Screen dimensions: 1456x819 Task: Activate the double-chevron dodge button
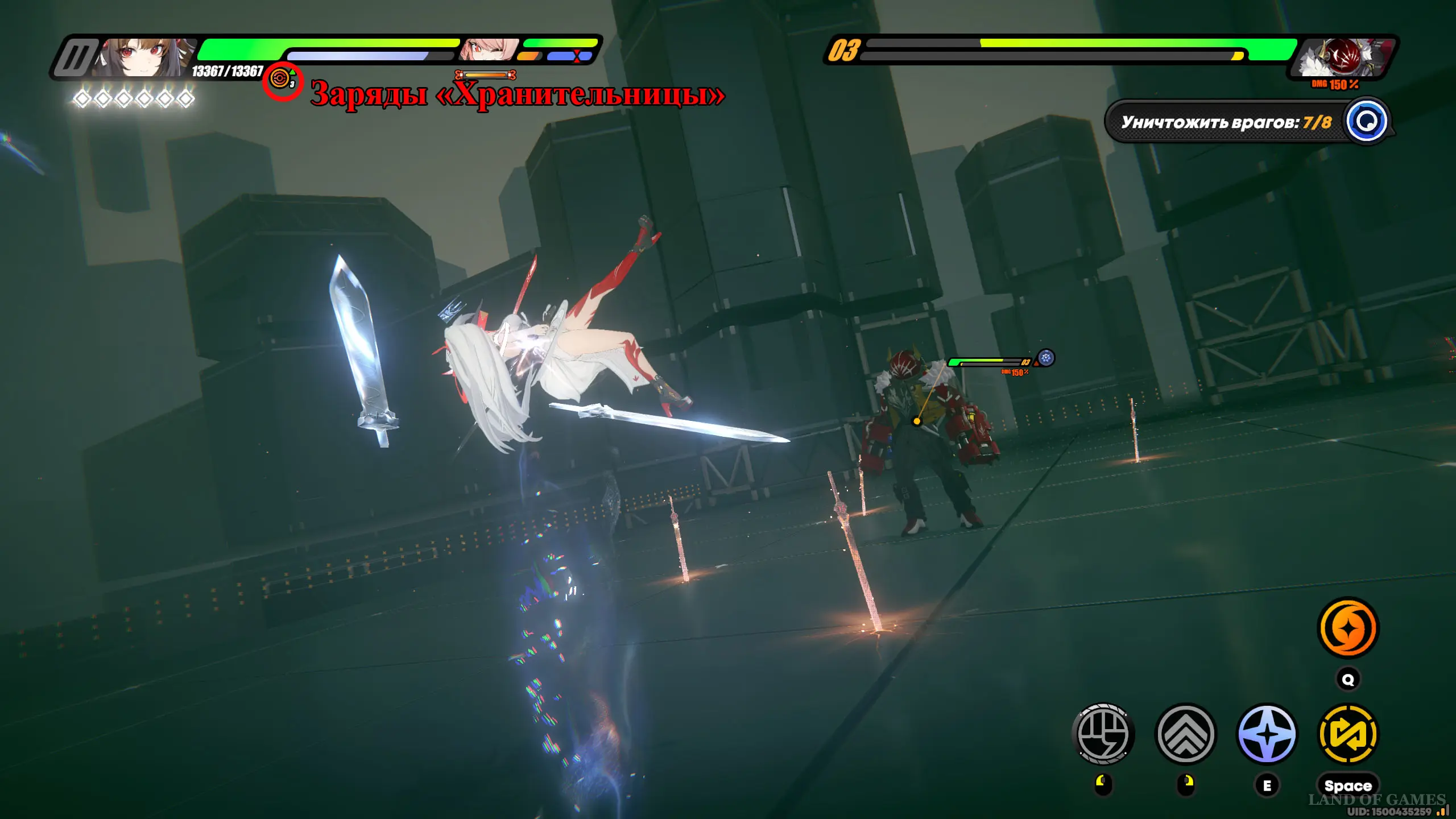pos(1185,734)
